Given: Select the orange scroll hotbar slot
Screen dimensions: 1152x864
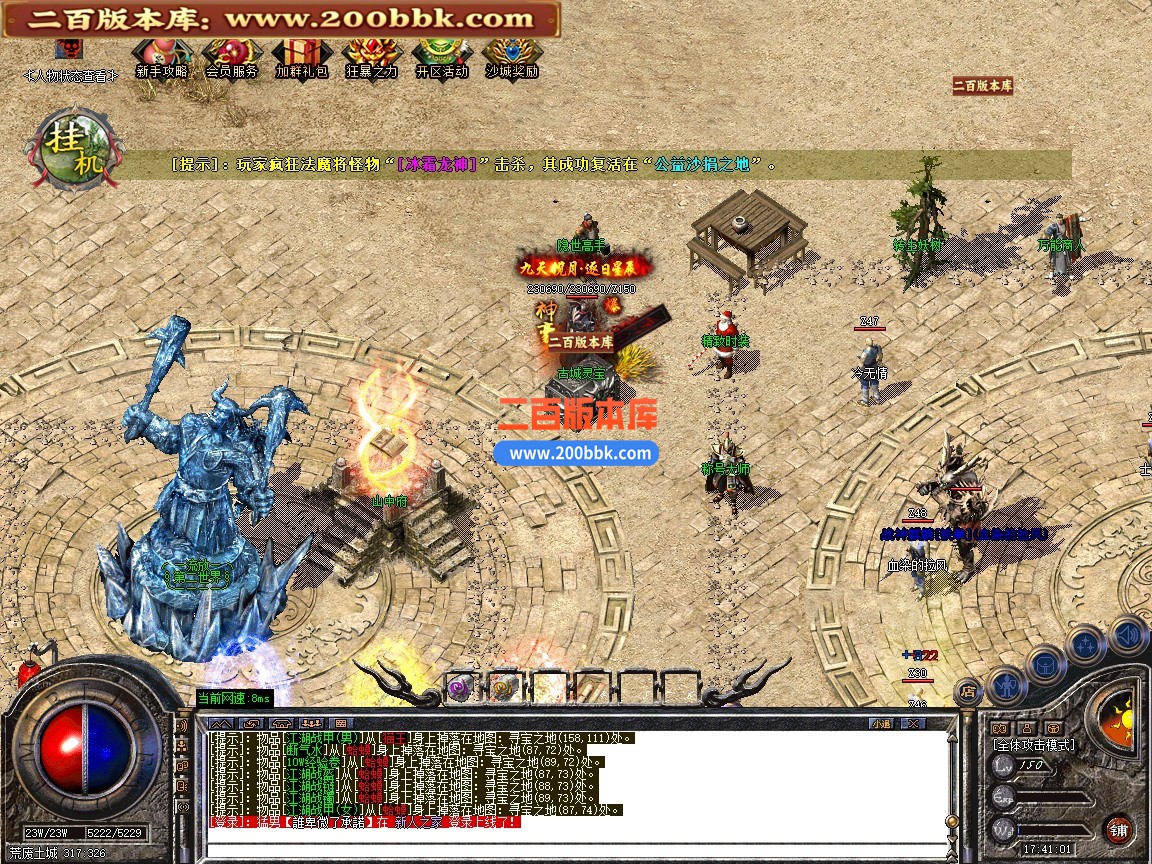Looking at the screenshot, I should pyautogui.click(x=502, y=687).
